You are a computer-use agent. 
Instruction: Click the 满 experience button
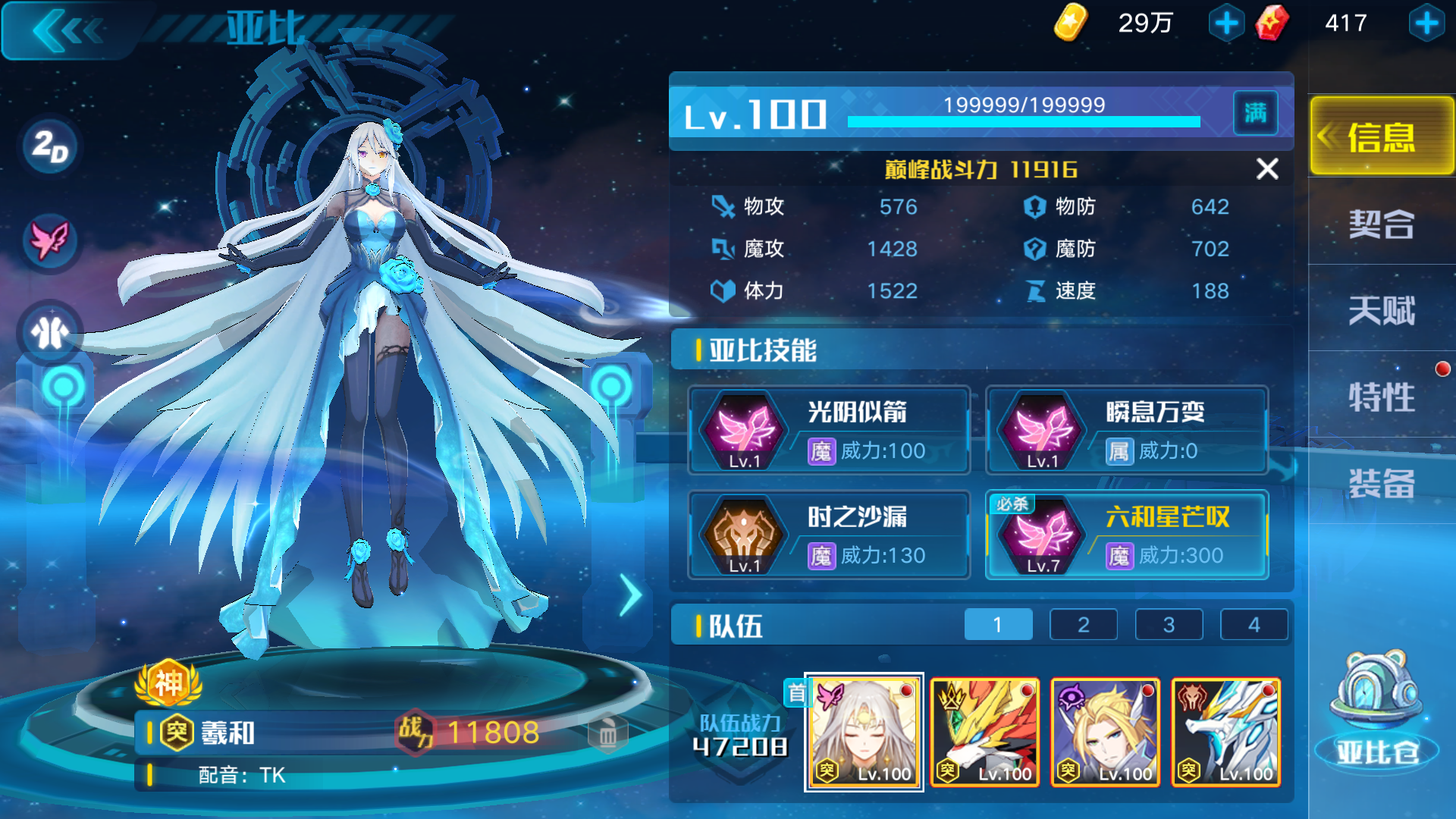click(1255, 112)
